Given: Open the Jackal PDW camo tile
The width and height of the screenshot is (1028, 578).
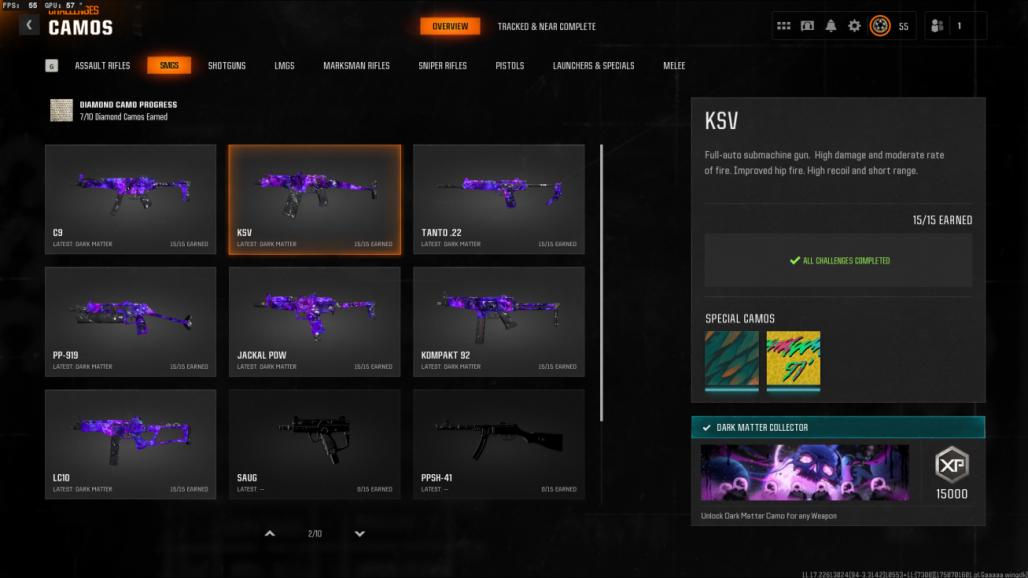Looking at the screenshot, I should tap(315, 321).
